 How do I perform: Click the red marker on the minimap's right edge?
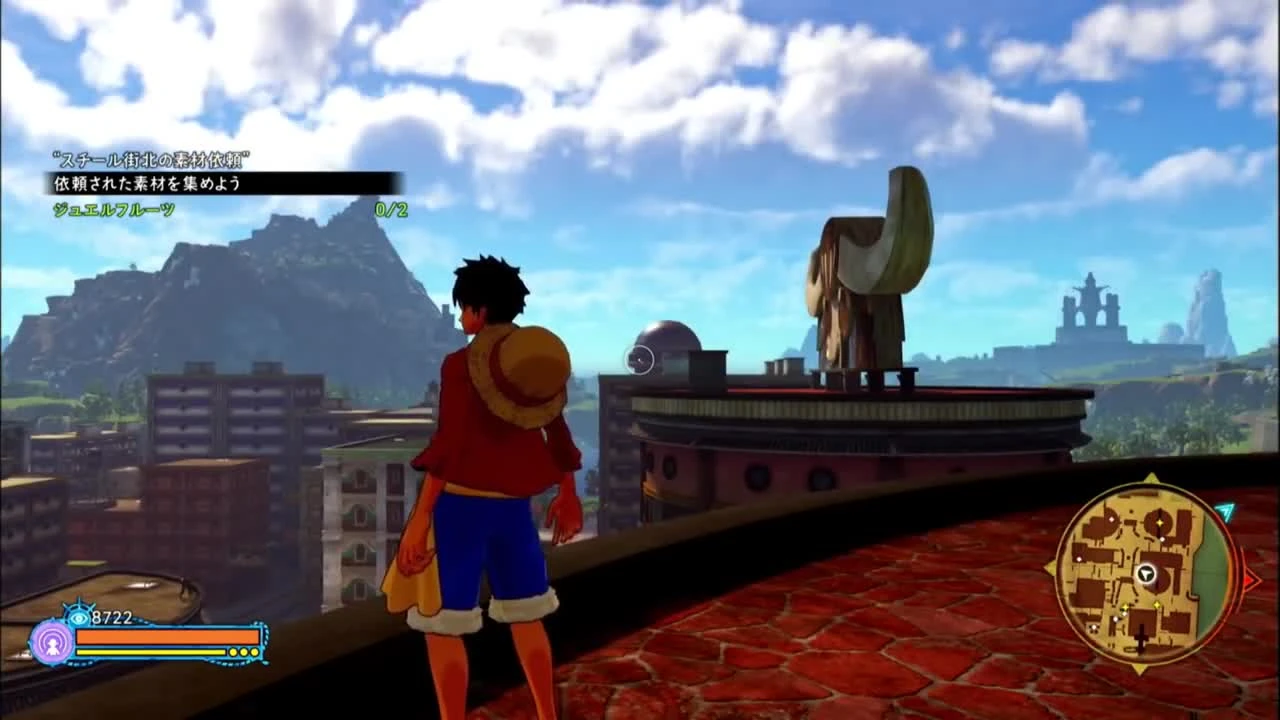coord(1250,578)
